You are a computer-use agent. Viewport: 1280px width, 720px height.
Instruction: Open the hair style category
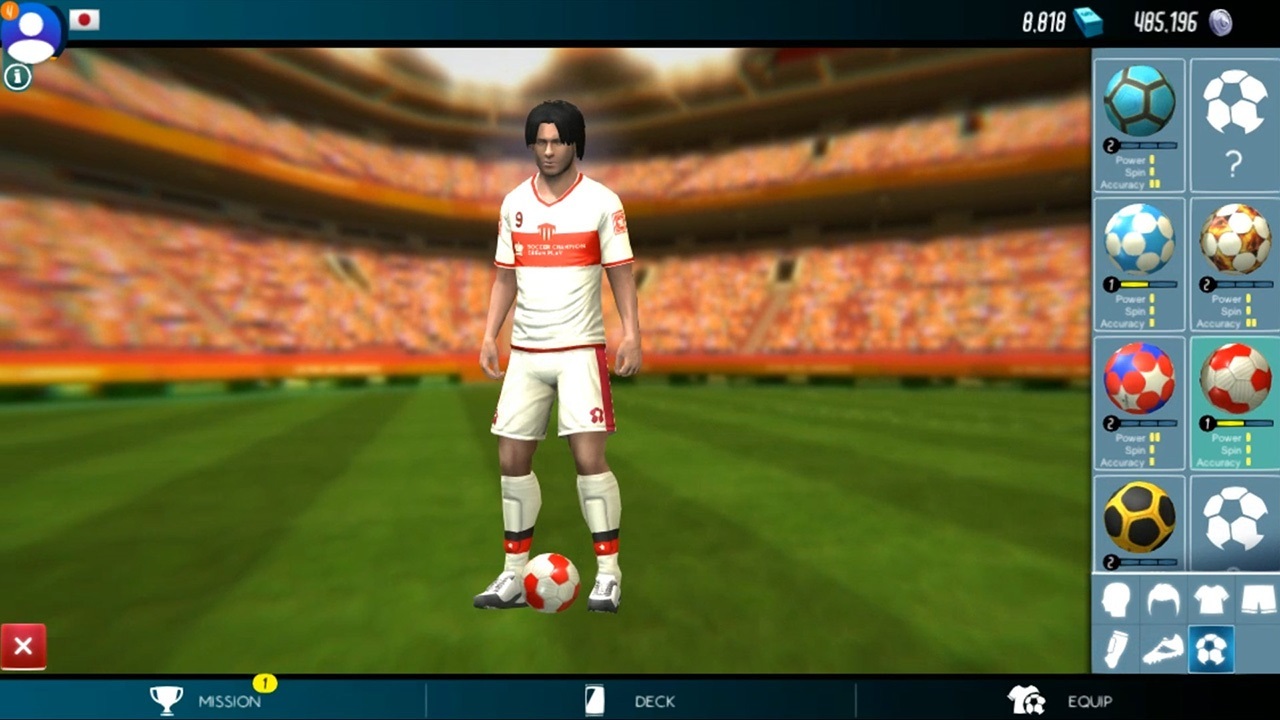click(1163, 597)
